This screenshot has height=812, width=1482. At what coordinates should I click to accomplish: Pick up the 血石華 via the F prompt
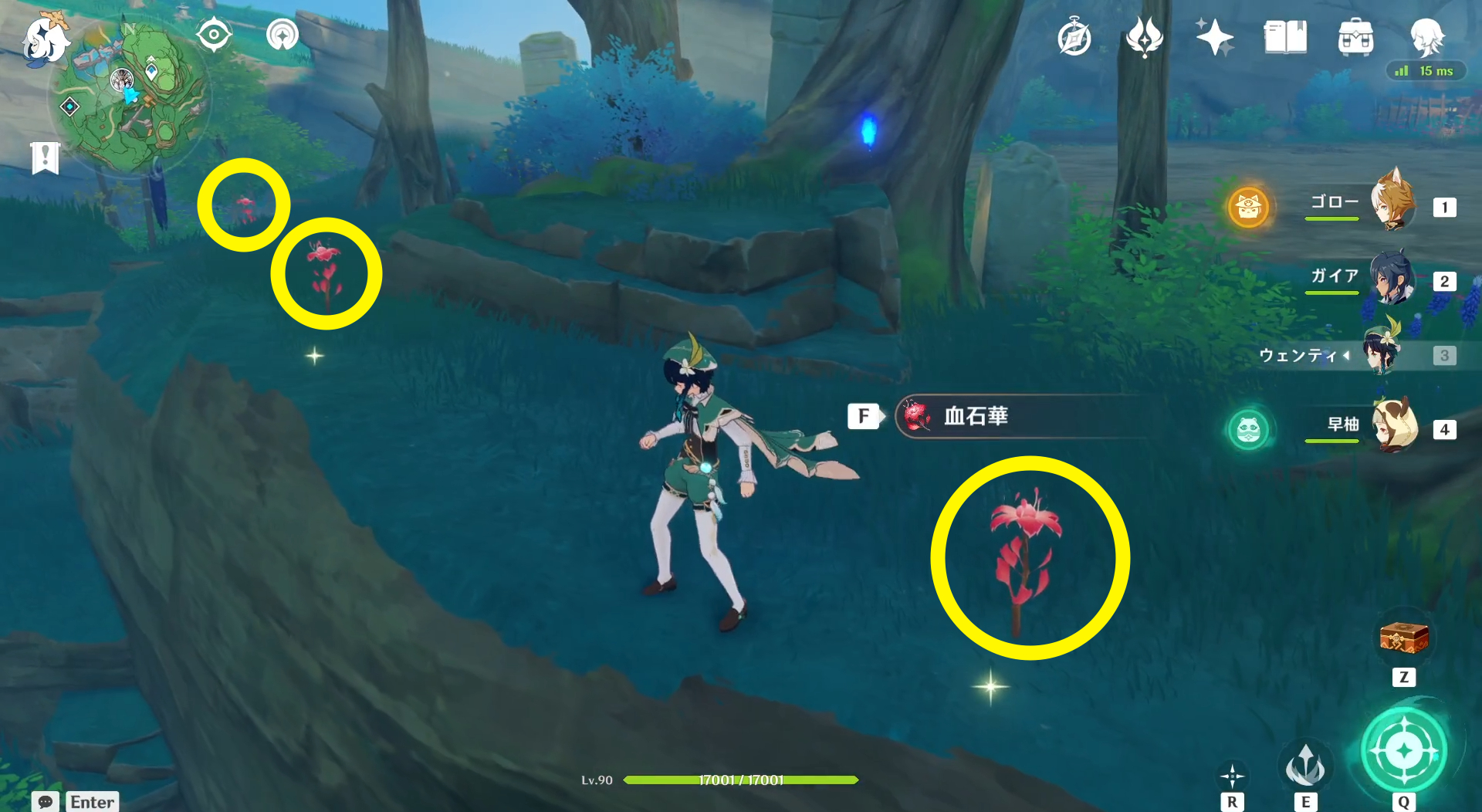(864, 417)
